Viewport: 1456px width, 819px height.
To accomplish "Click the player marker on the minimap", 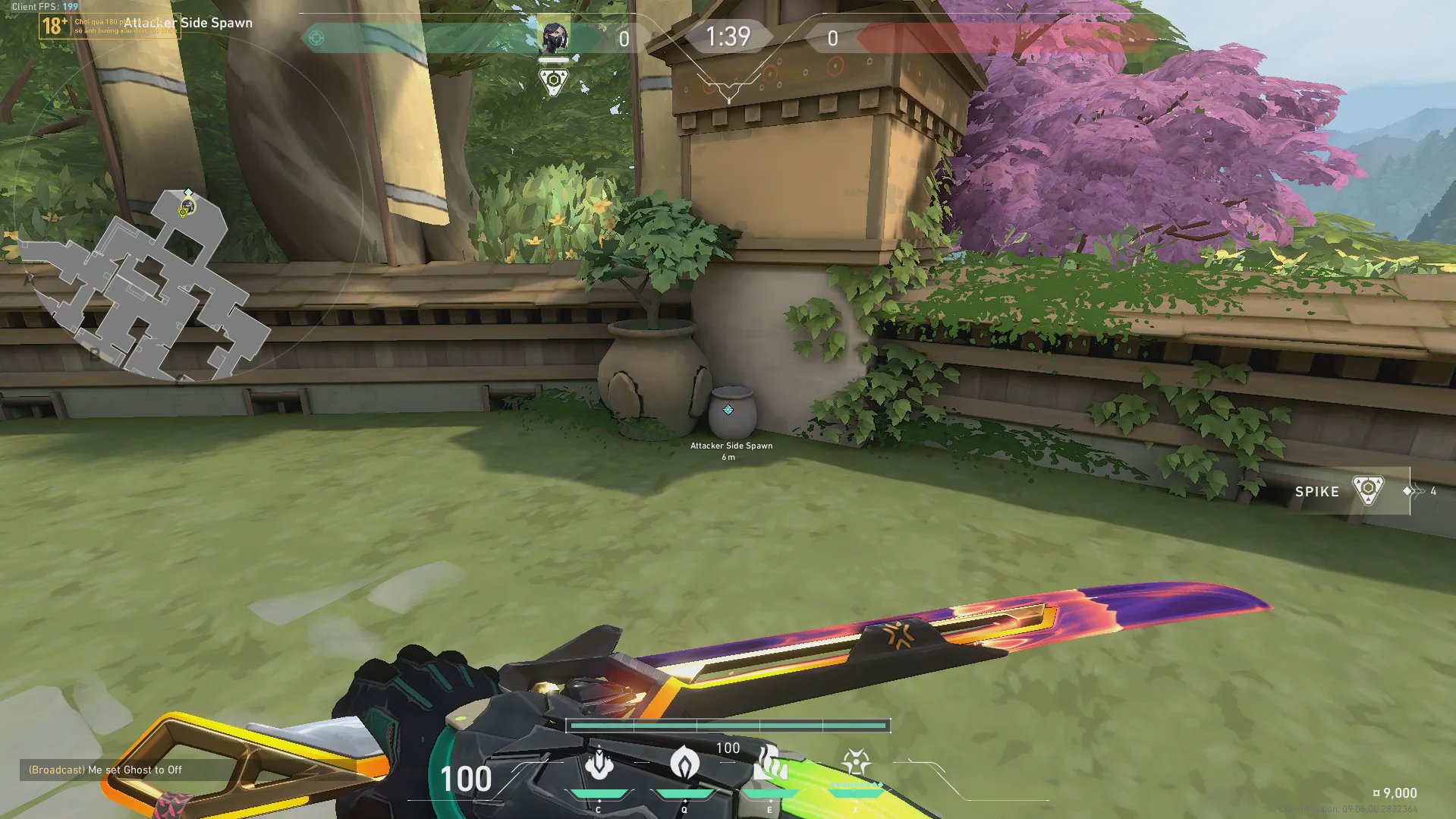I will pos(187,206).
